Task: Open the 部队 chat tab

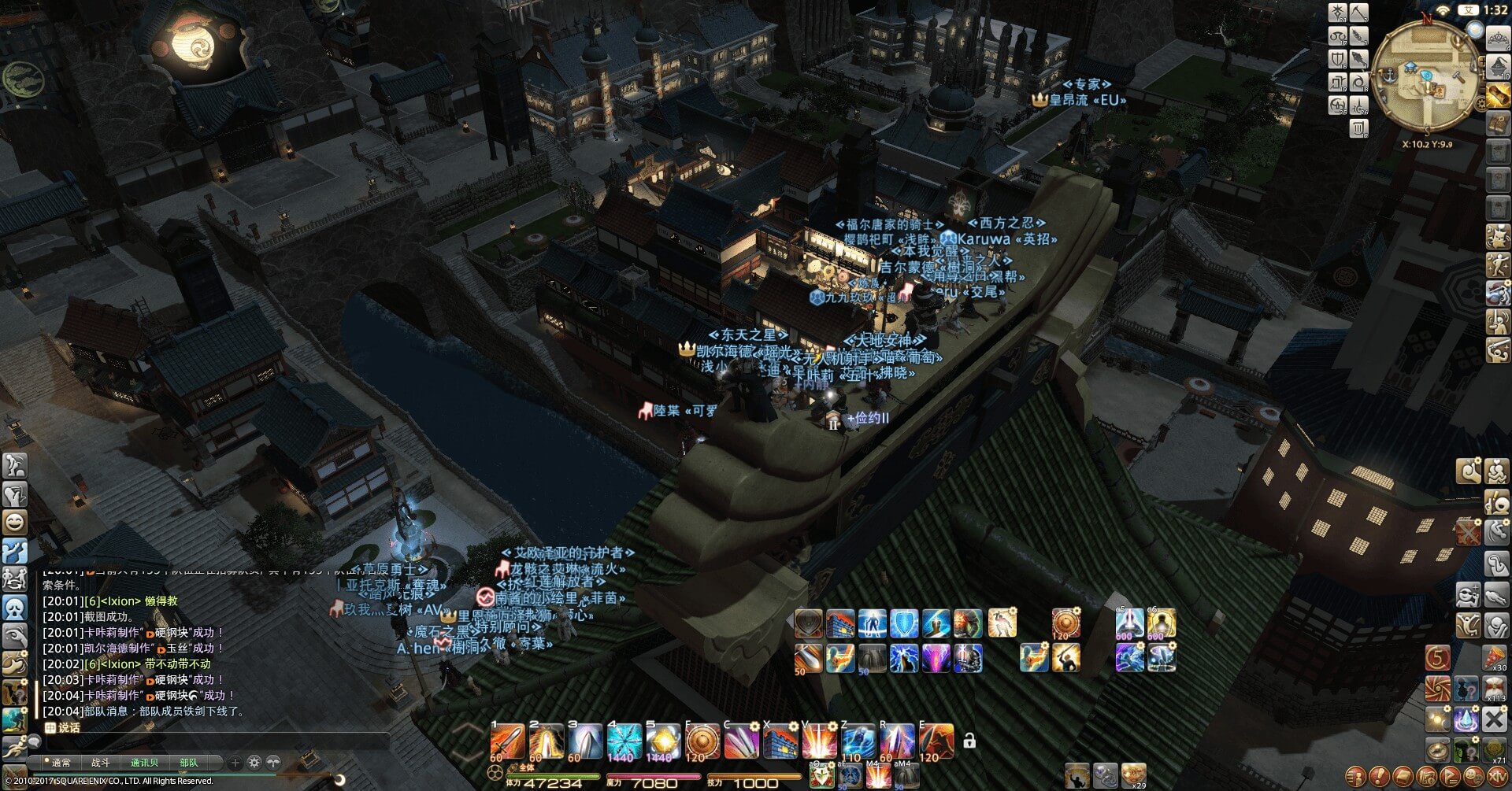Action: pos(189,763)
